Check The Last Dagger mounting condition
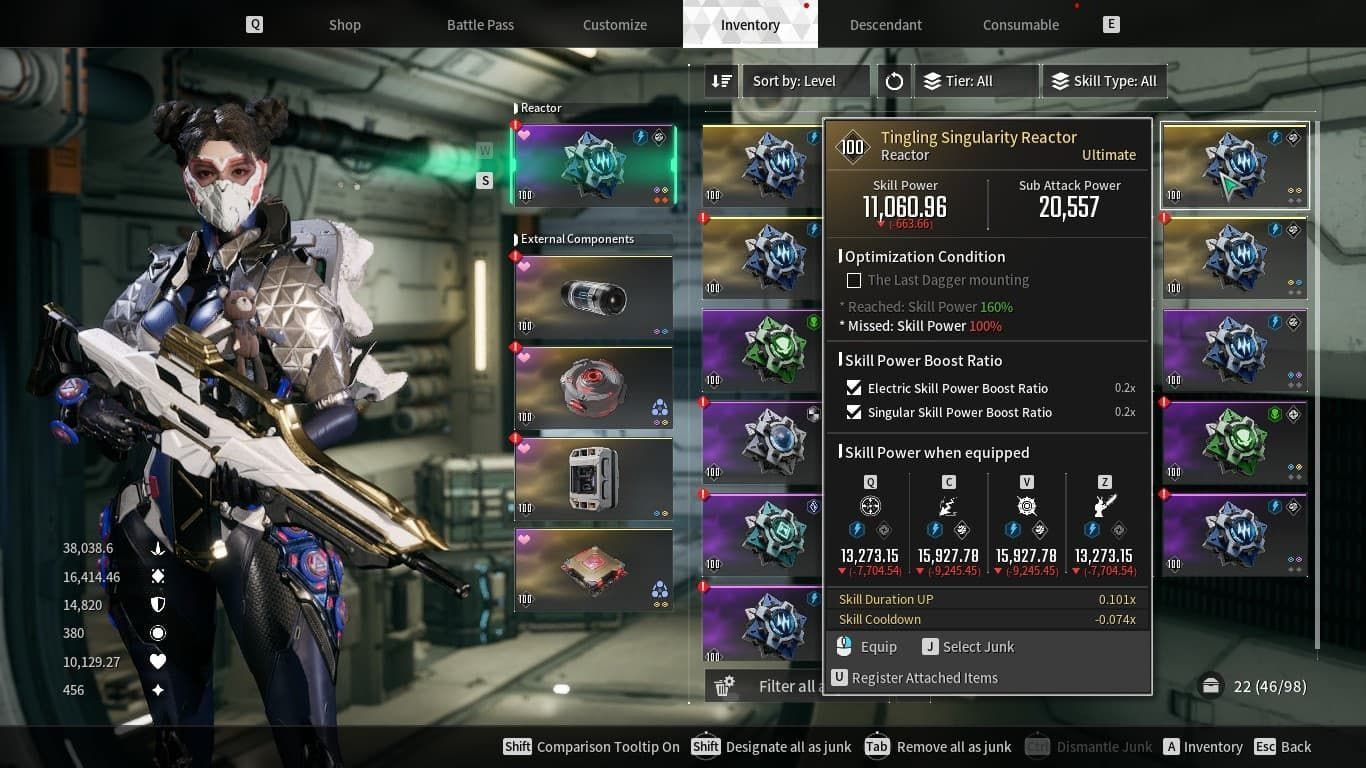The image size is (1366, 768). coord(854,280)
